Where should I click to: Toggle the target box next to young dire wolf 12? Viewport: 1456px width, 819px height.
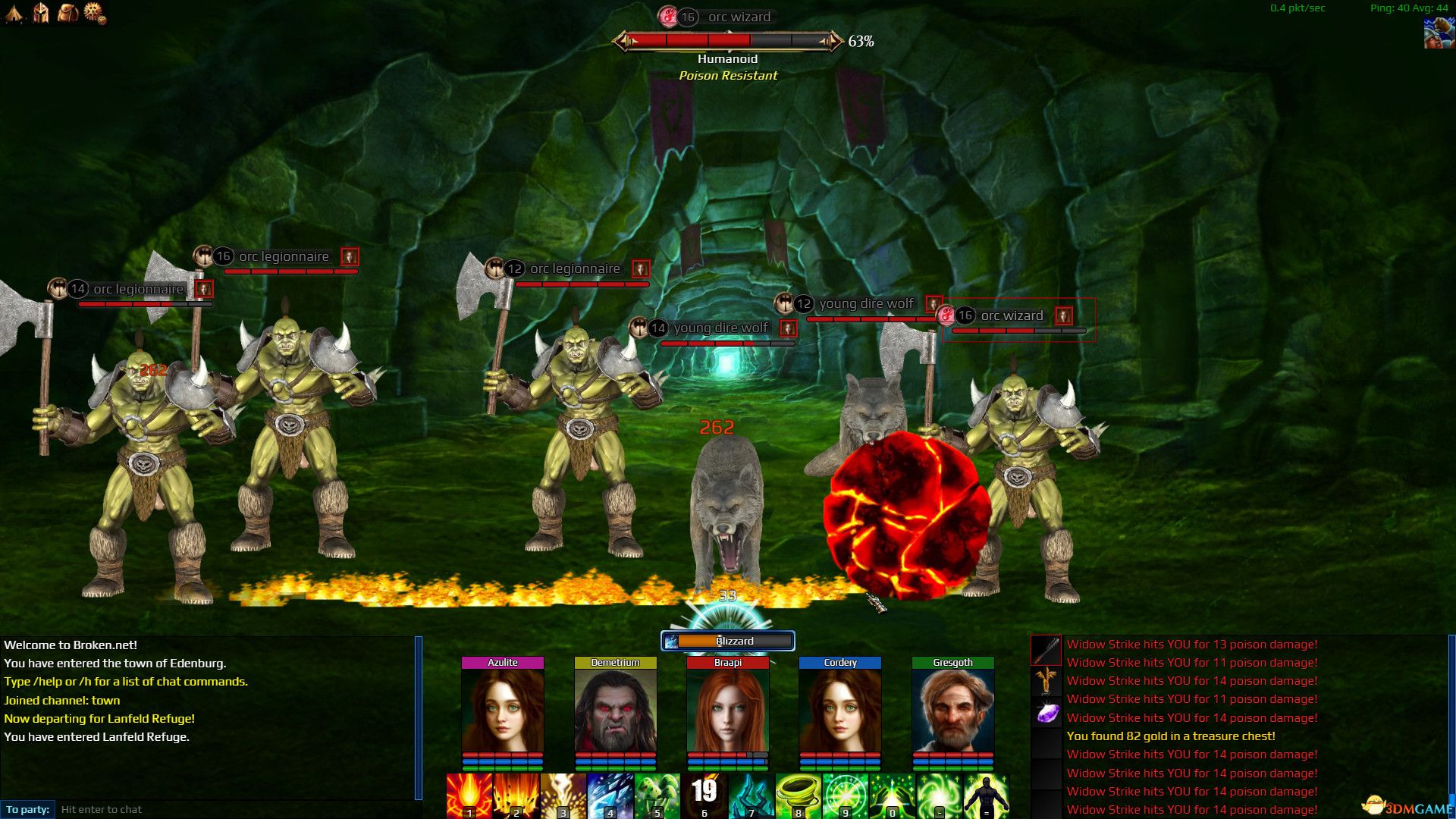(934, 303)
